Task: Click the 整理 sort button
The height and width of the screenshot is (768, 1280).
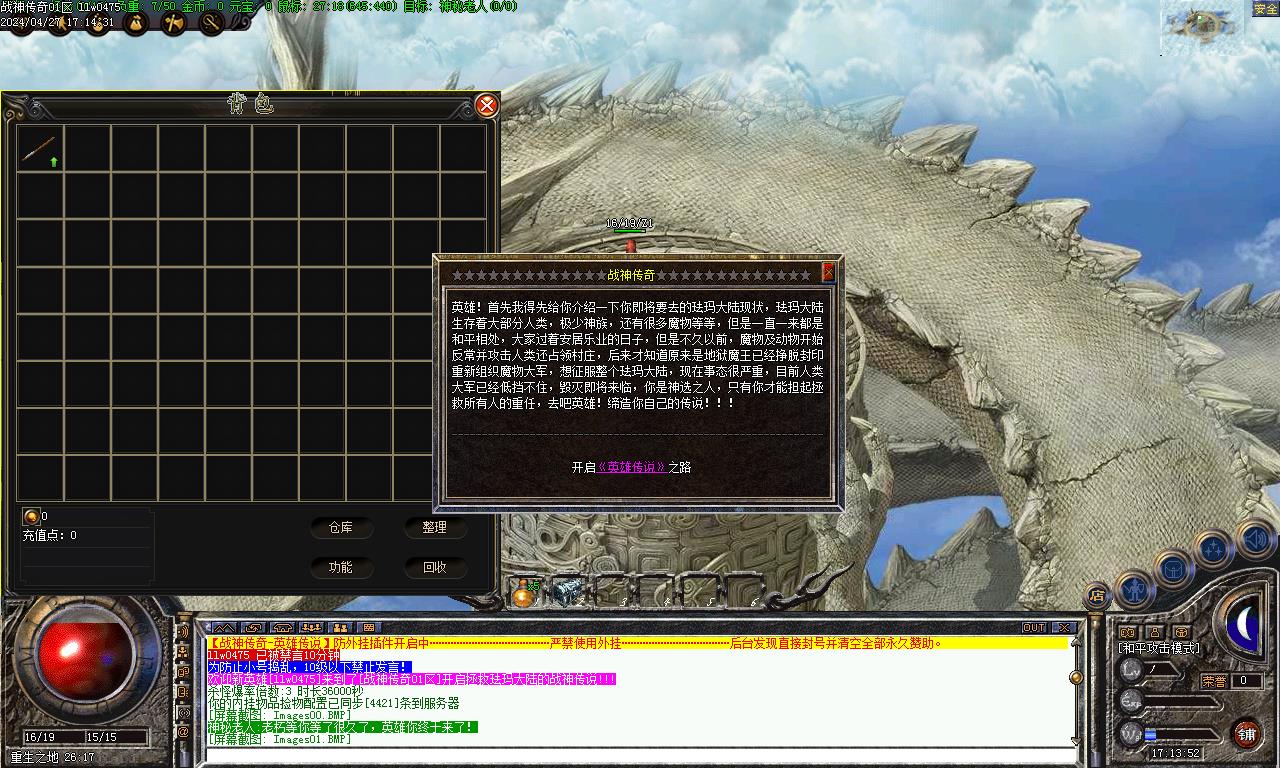Action: pos(435,527)
